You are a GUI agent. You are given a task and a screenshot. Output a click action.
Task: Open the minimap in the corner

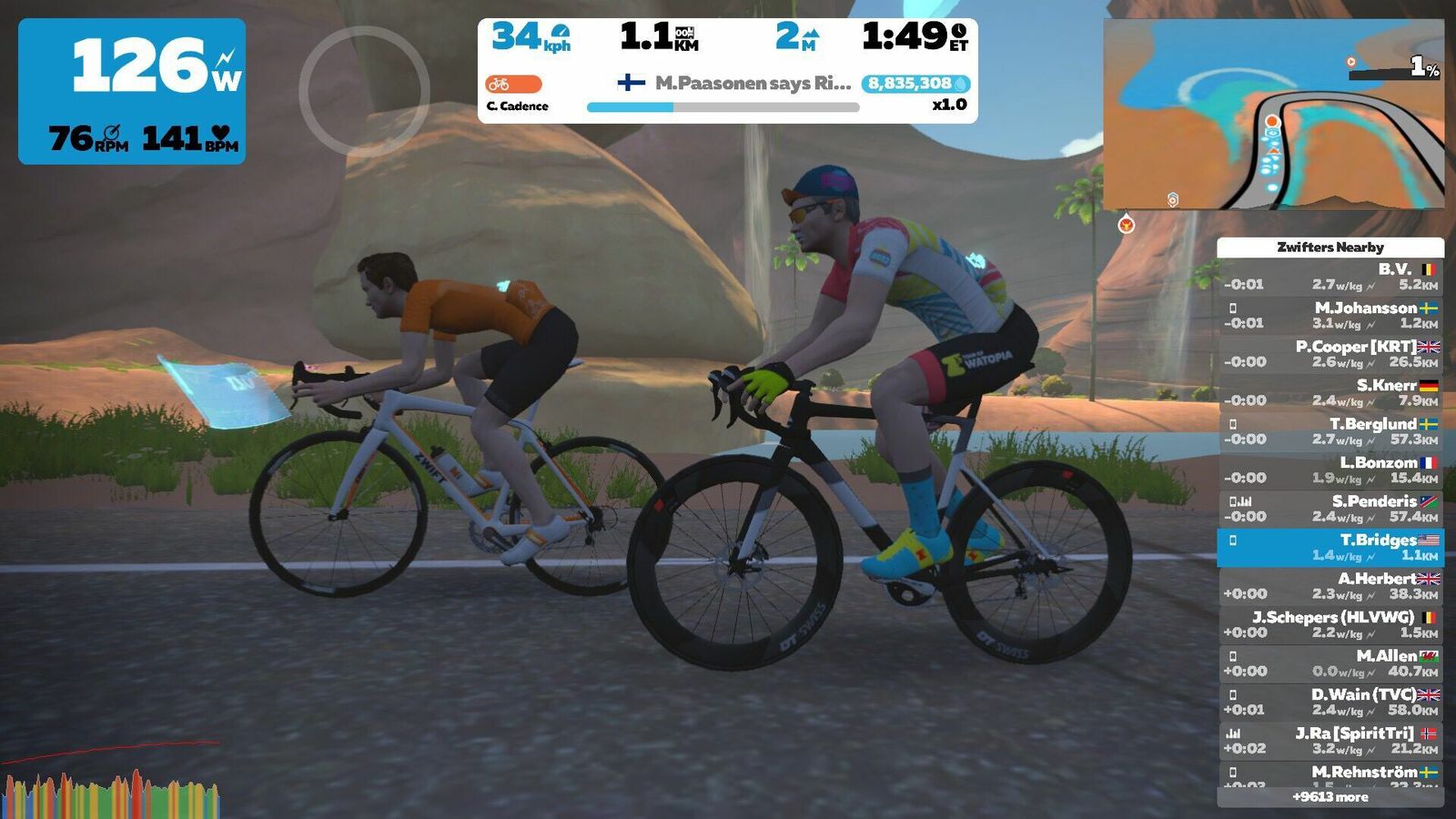1273,114
